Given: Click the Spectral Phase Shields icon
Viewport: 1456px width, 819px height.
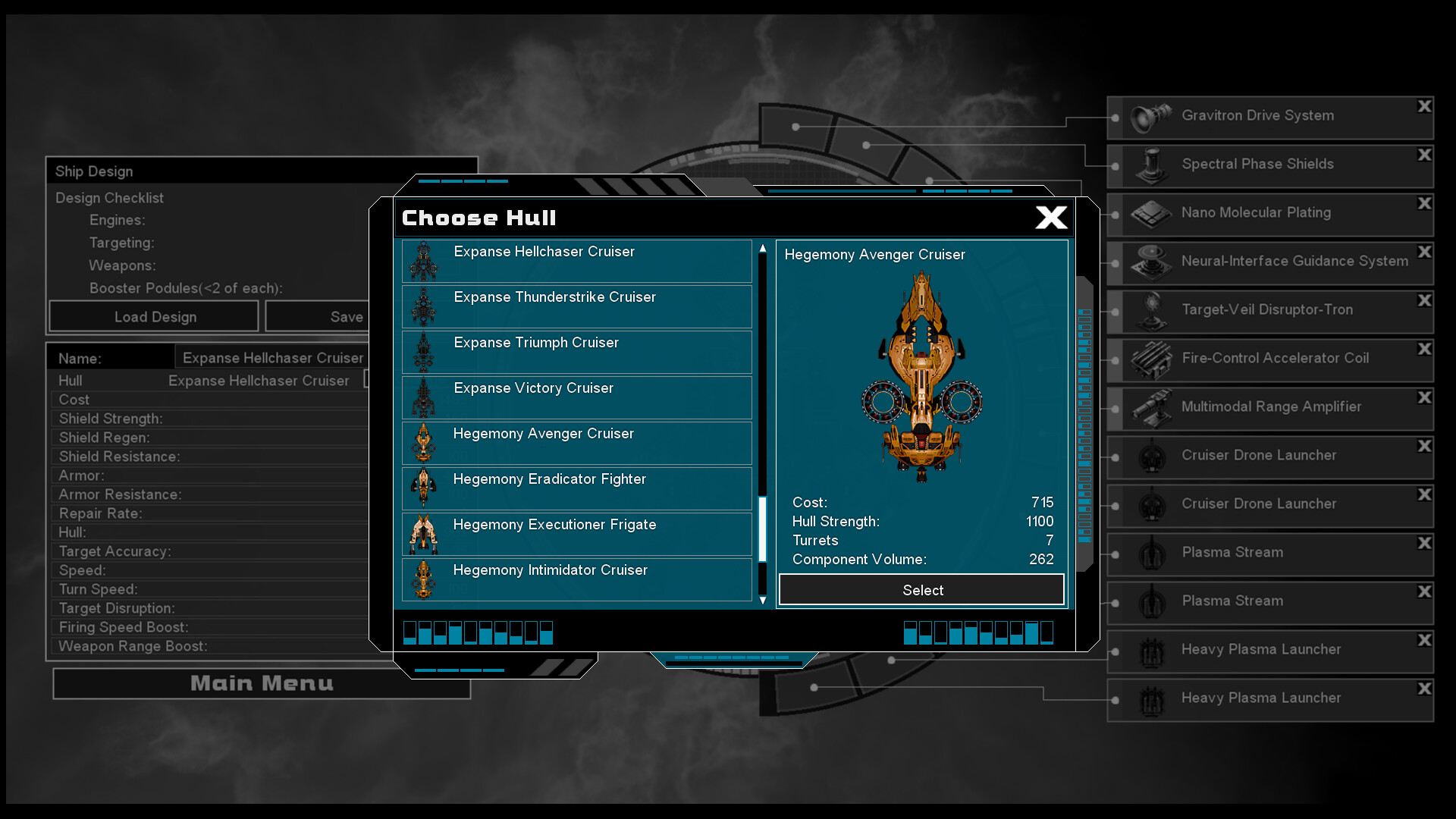Looking at the screenshot, I should tap(1150, 164).
